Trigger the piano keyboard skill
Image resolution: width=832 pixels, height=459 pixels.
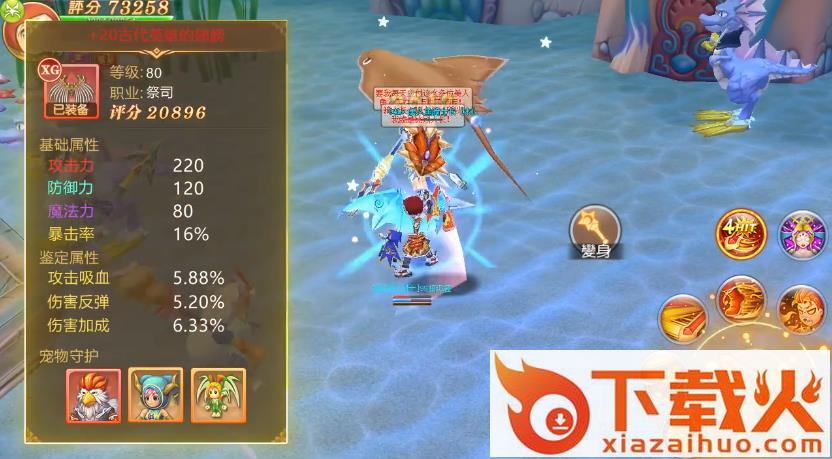point(683,317)
